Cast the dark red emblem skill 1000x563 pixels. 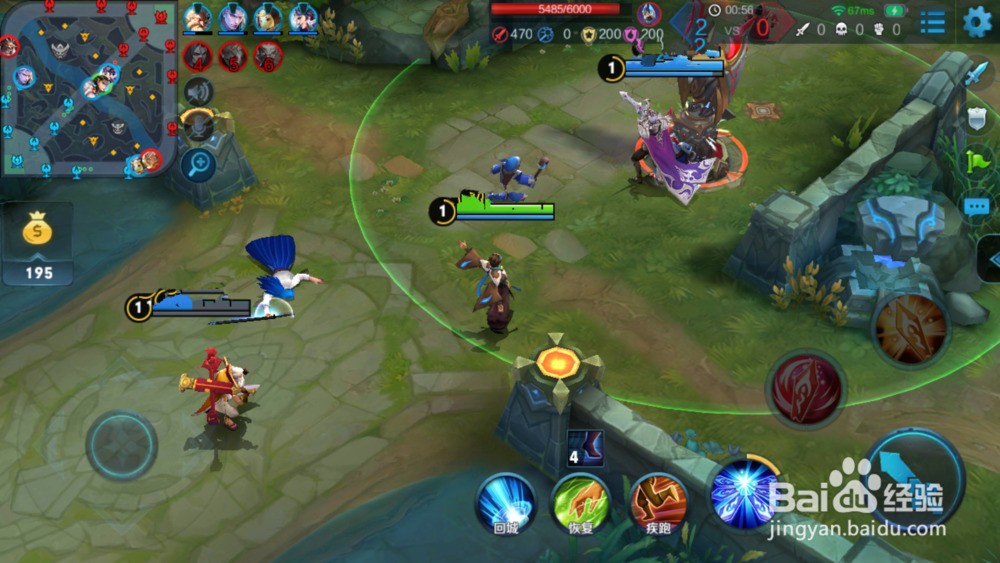pyautogui.click(x=805, y=388)
